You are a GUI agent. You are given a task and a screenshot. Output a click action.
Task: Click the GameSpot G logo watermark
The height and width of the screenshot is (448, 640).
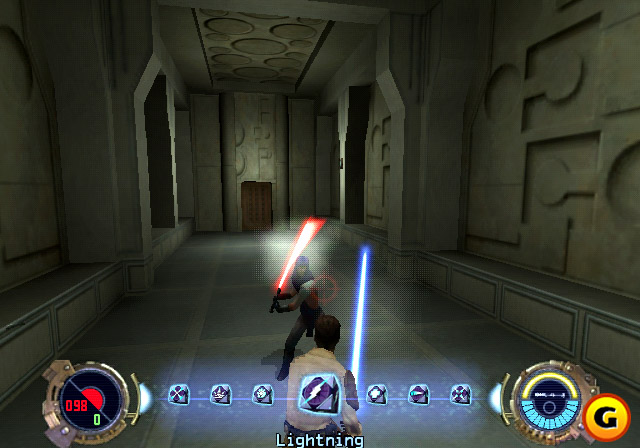point(606,412)
